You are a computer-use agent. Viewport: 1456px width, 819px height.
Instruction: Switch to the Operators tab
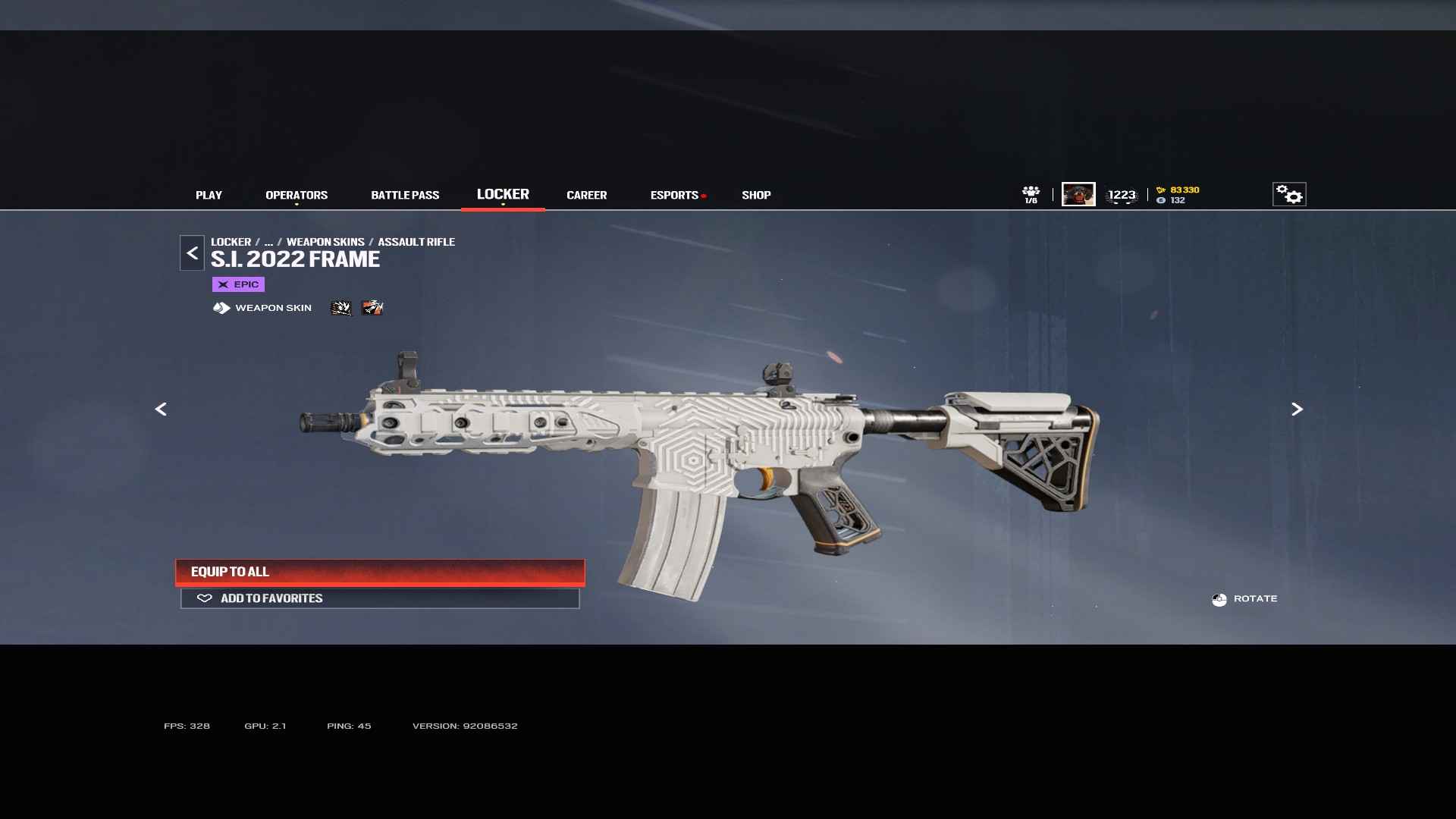pyautogui.click(x=297, y=195)
